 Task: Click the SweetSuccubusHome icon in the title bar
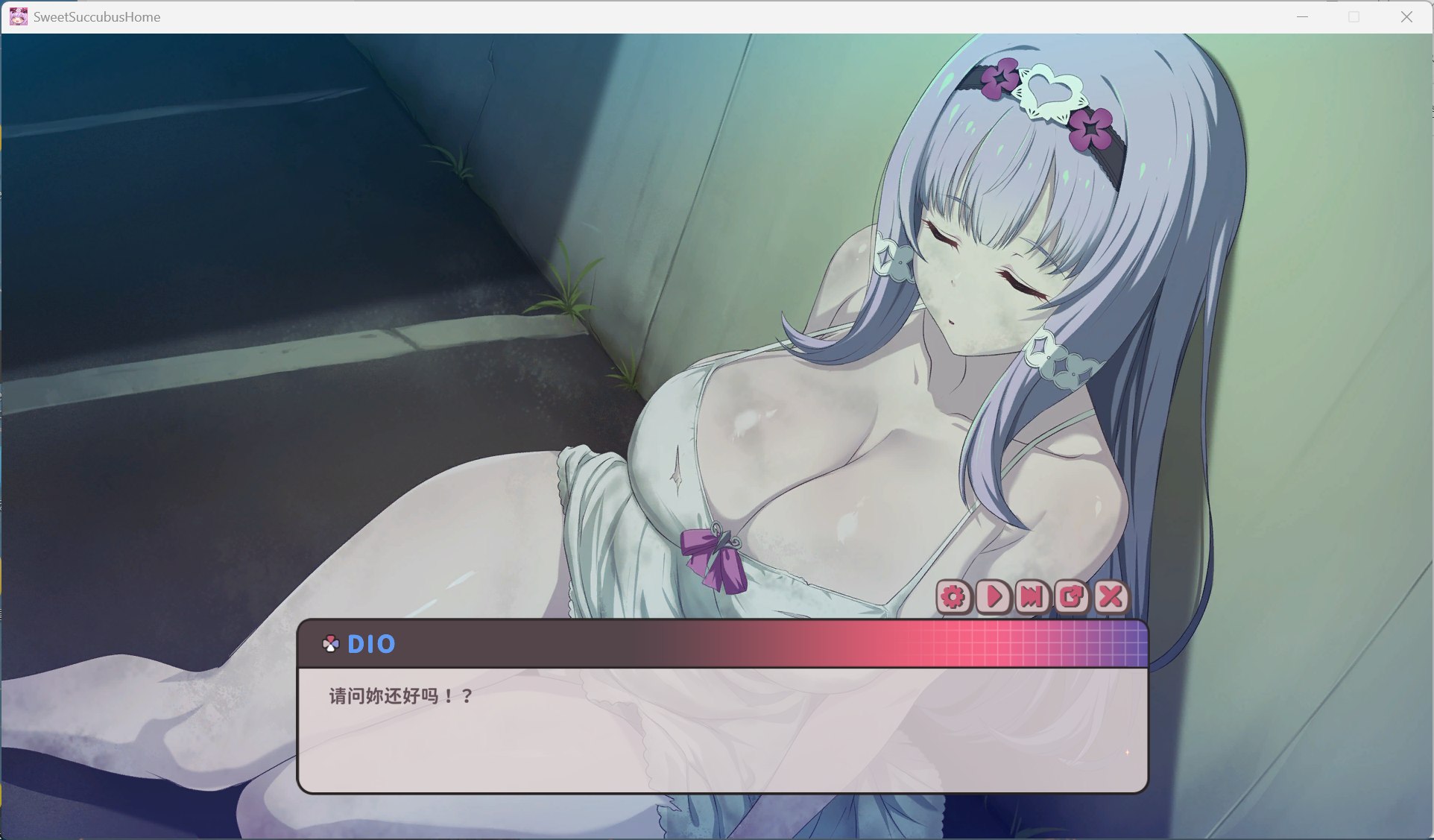tap(18, 16)
